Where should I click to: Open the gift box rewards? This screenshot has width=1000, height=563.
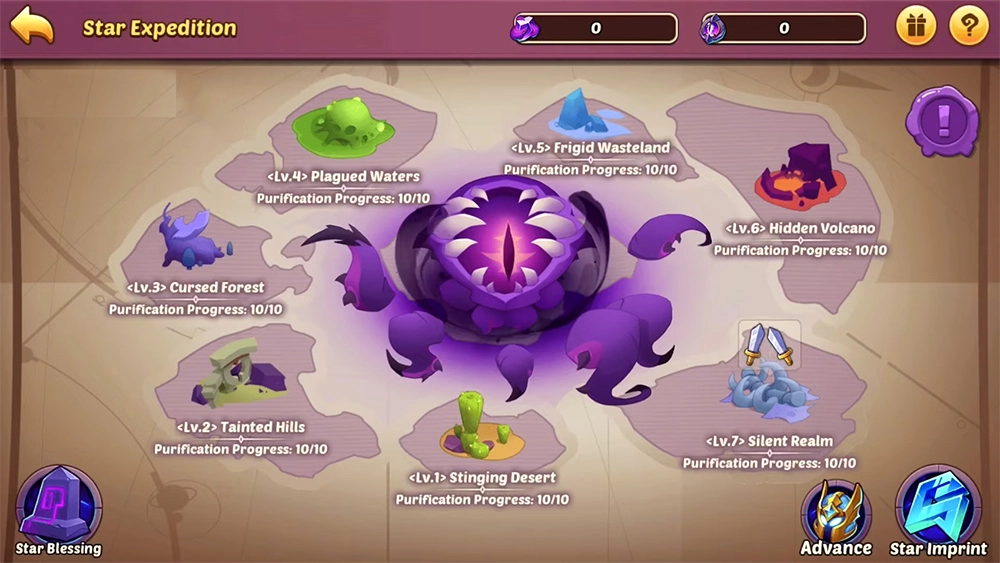916,27
